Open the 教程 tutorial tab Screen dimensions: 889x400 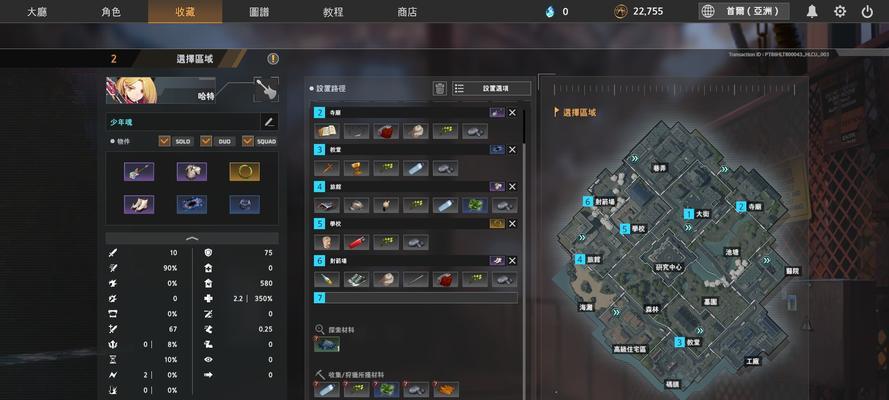pos(333,12)
